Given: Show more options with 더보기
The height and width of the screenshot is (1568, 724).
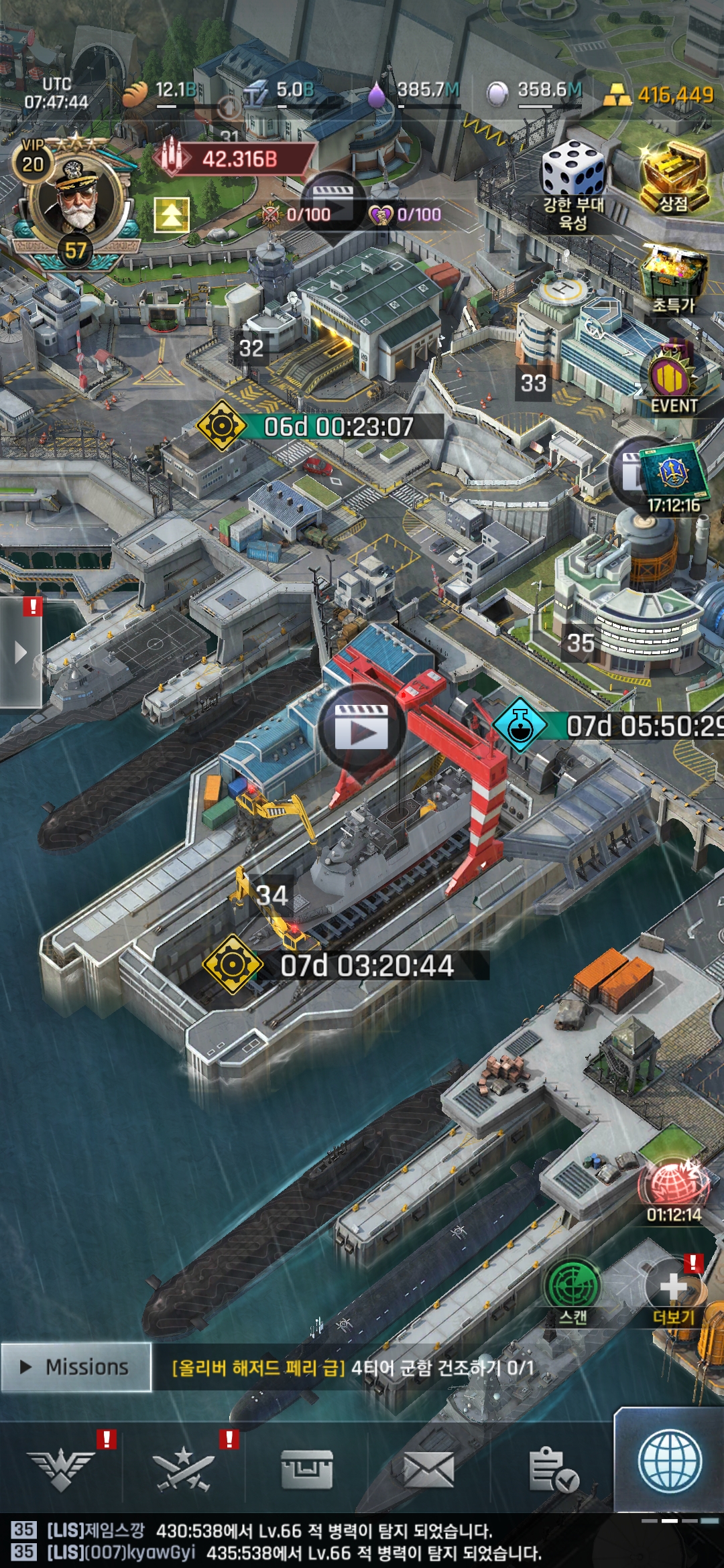Looking at the screenshot, I should 674,1290.
